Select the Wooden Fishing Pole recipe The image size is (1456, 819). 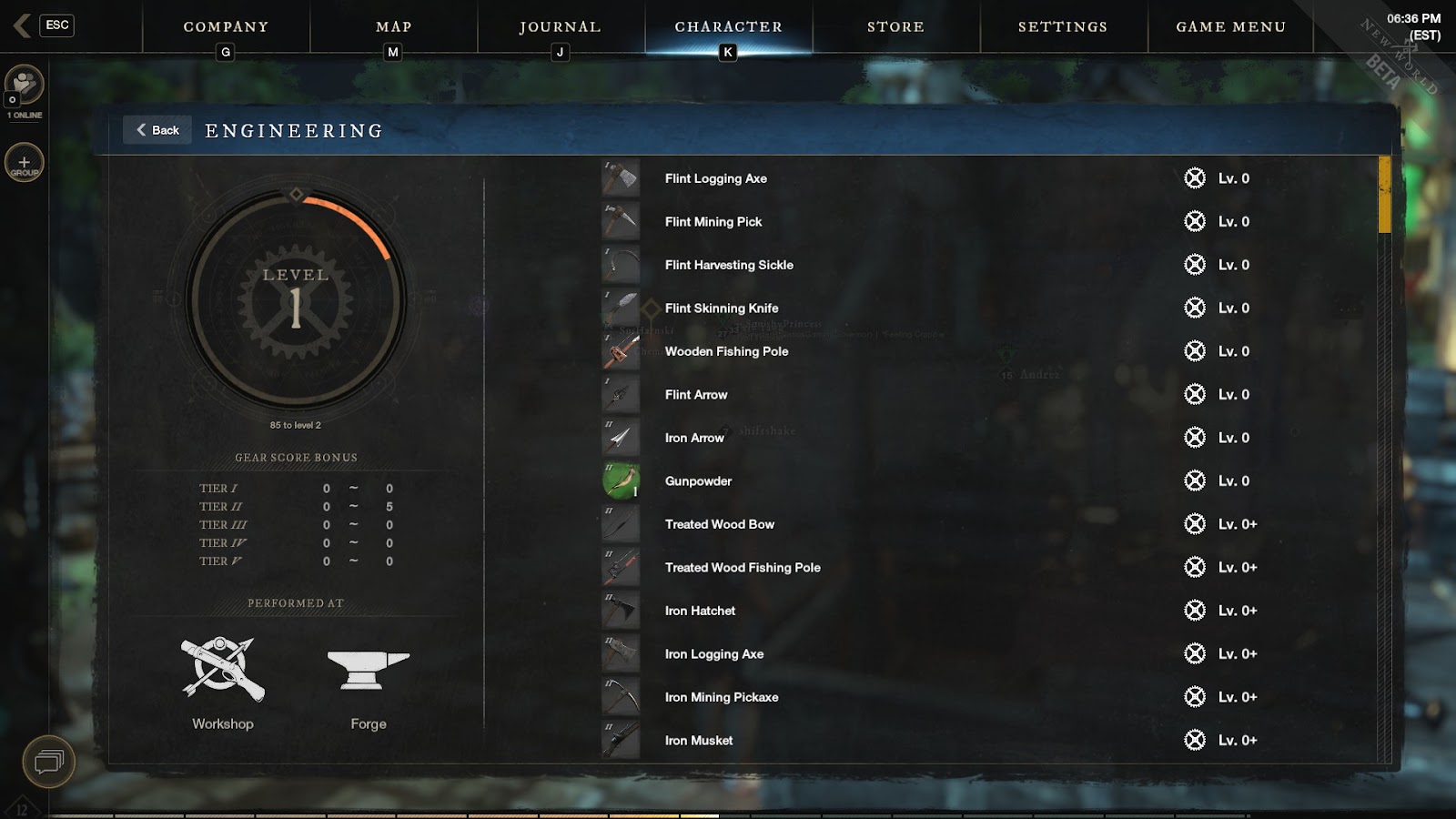(726, 351)
